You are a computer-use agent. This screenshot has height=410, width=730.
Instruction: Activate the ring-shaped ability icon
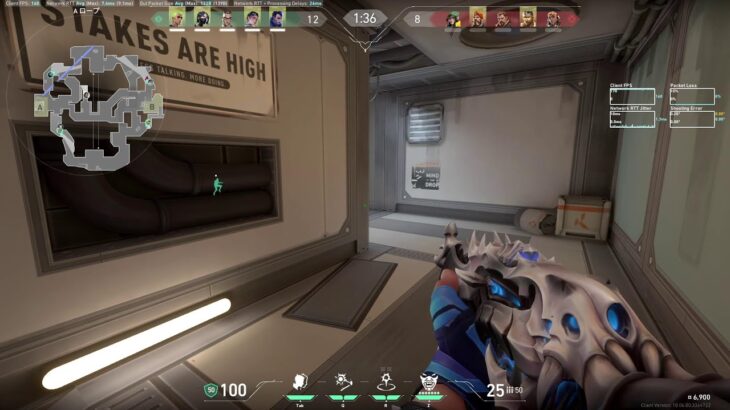(x=385, y=381)
